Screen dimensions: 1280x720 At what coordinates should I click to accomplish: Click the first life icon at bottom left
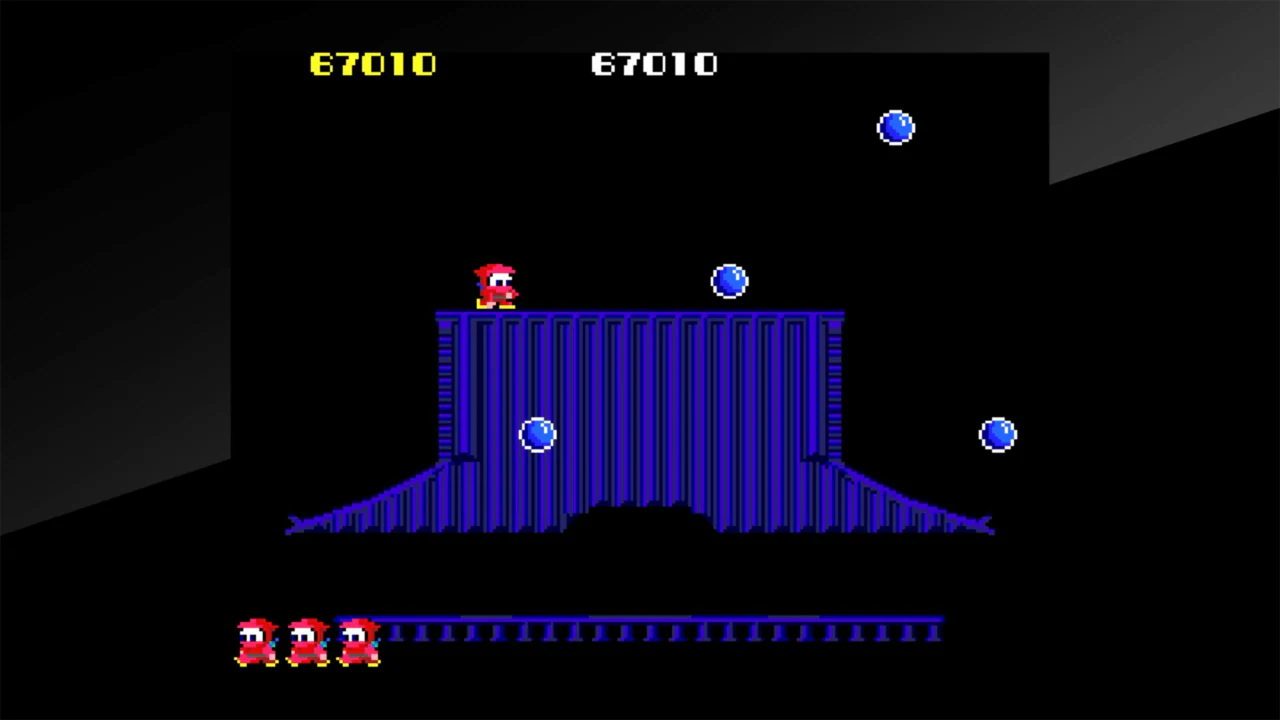click(x=256, y=640)
